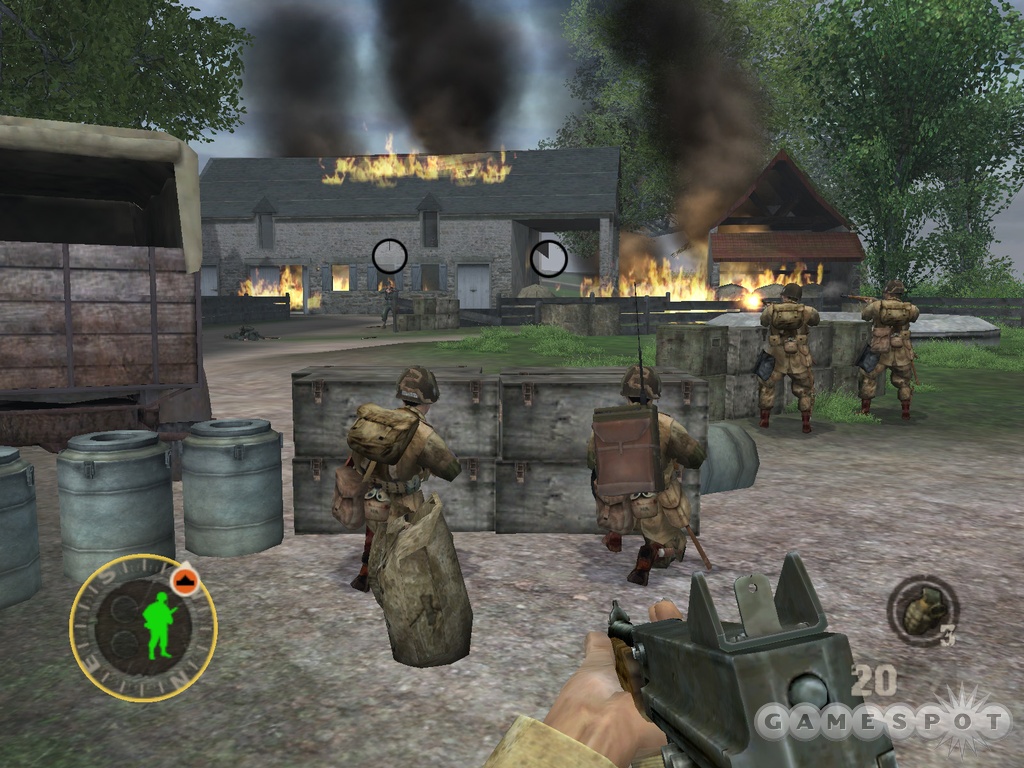Viewport: 1024px width, 768px height.
Task: Click the compass with the green soldier
Action: (x=143, y=627)
